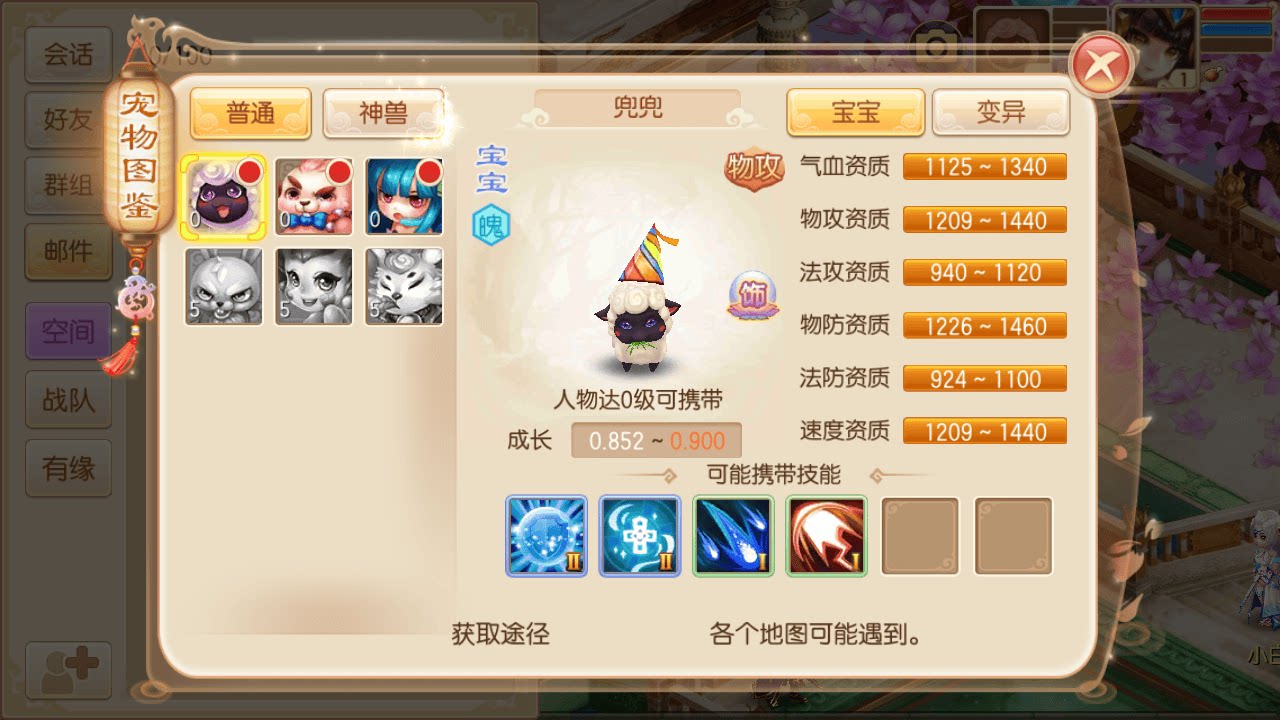Image resolution: width=1280 pixels, height=720 pixels.
Task: Click the 宝宝 button
Action: [x=855, y=113]
